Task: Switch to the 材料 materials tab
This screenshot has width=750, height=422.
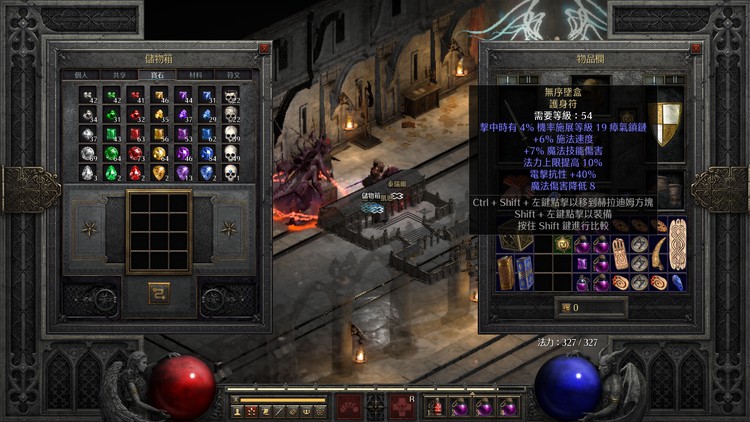Action: click(x=194, y=74)
